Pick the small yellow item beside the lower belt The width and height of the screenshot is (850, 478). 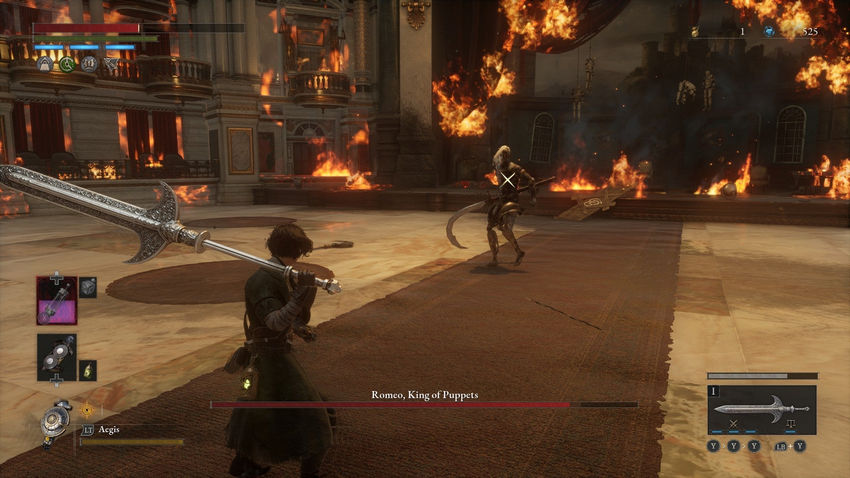coord(88,370)
